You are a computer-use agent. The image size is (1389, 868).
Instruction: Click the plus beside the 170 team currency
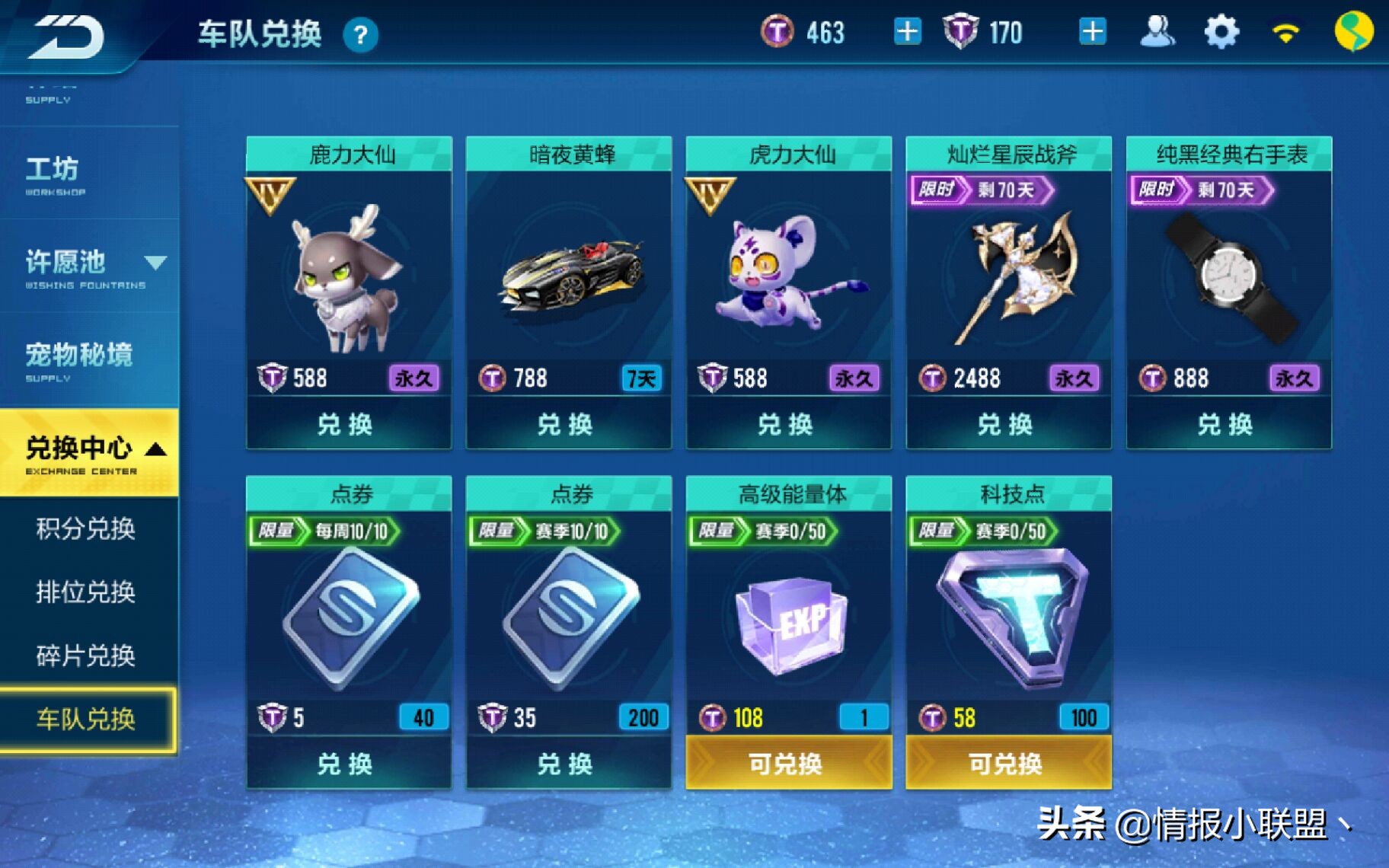[1093, 32]
